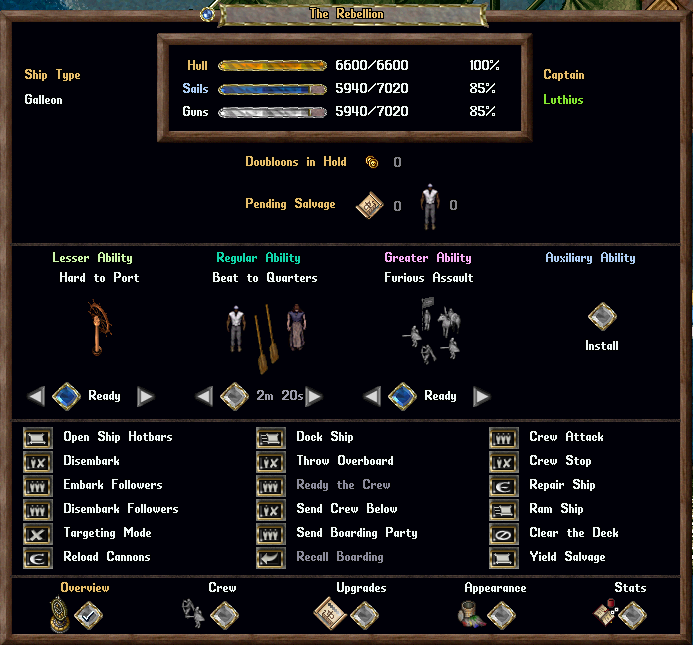Dock Ship using its button
The width and height of the screenshot is (693, 645).
[x=271, y=437]
